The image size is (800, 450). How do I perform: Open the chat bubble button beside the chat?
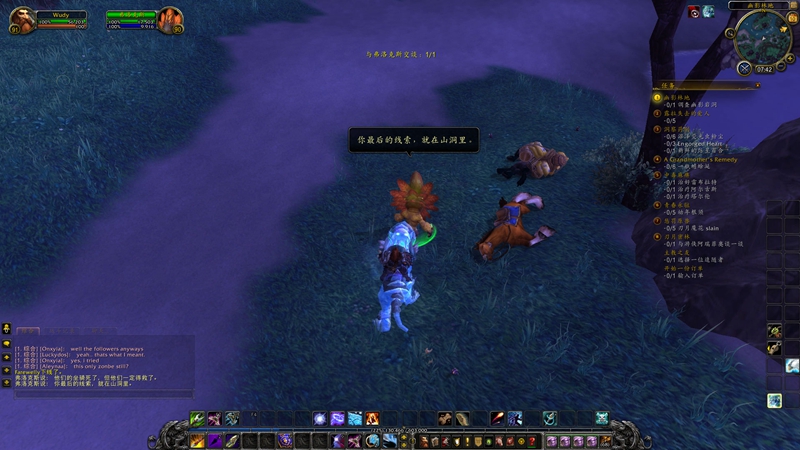pyautogui.click(x=6, y=328)
